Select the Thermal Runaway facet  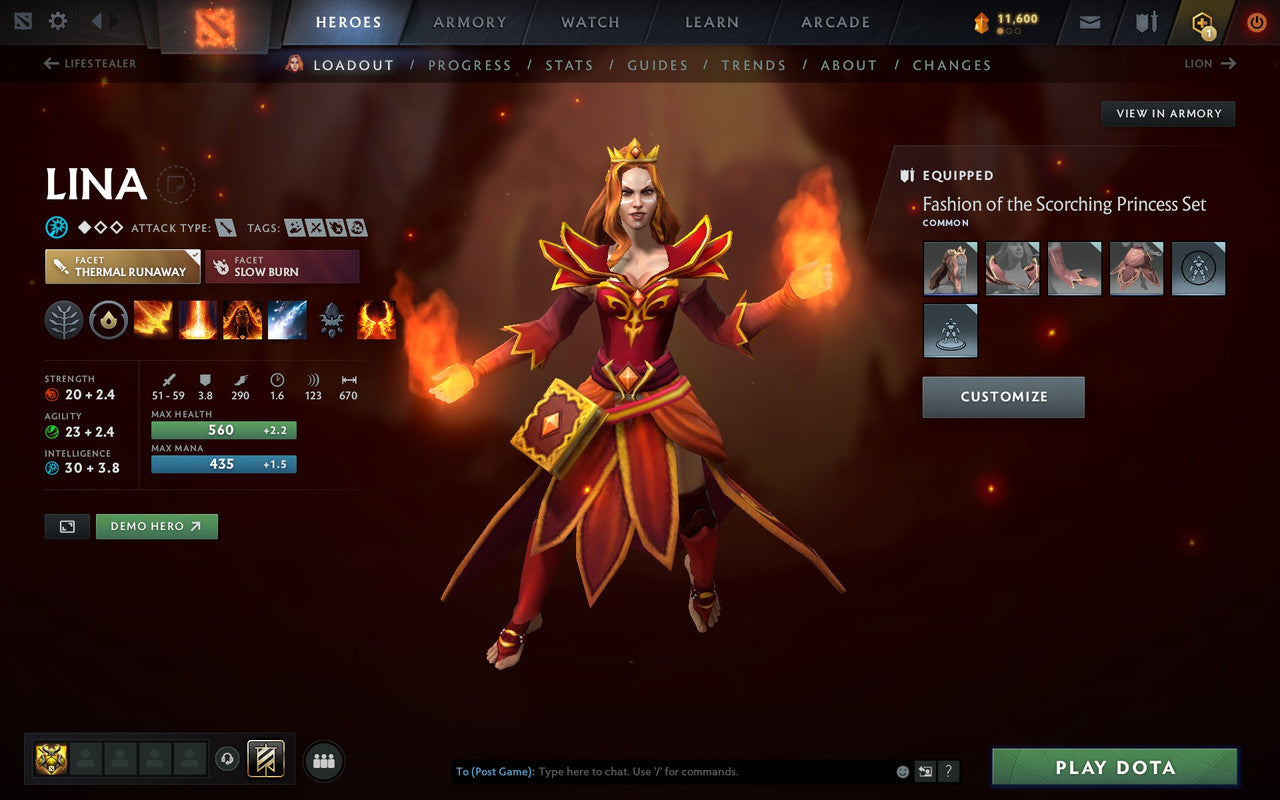(122, 266)
